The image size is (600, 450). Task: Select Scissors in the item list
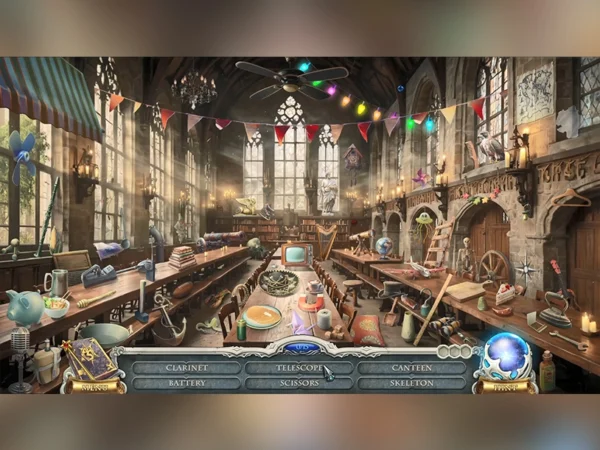298,382
